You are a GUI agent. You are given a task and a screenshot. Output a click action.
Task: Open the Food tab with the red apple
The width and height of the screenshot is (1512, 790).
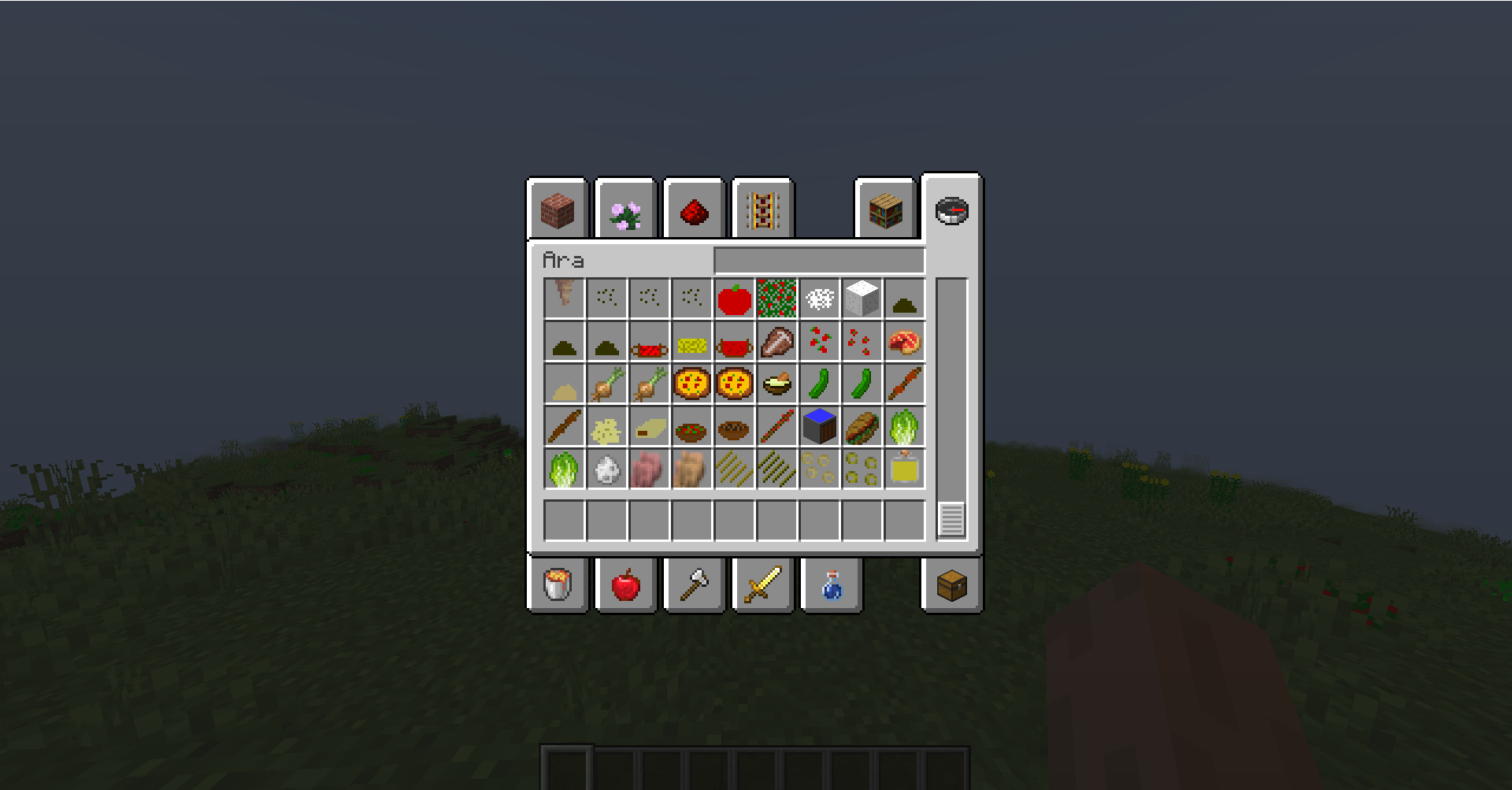[x=624, y=584]
